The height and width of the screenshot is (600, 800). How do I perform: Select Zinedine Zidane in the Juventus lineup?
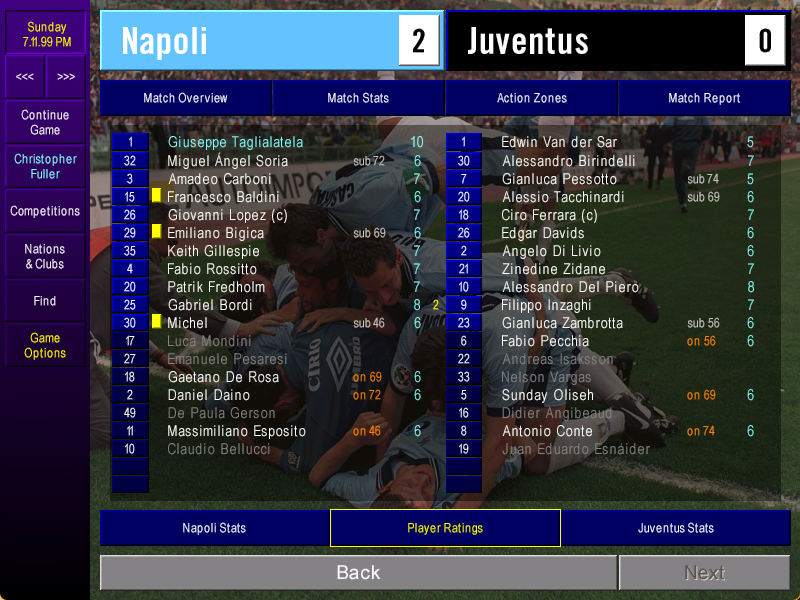coord(553,269)
